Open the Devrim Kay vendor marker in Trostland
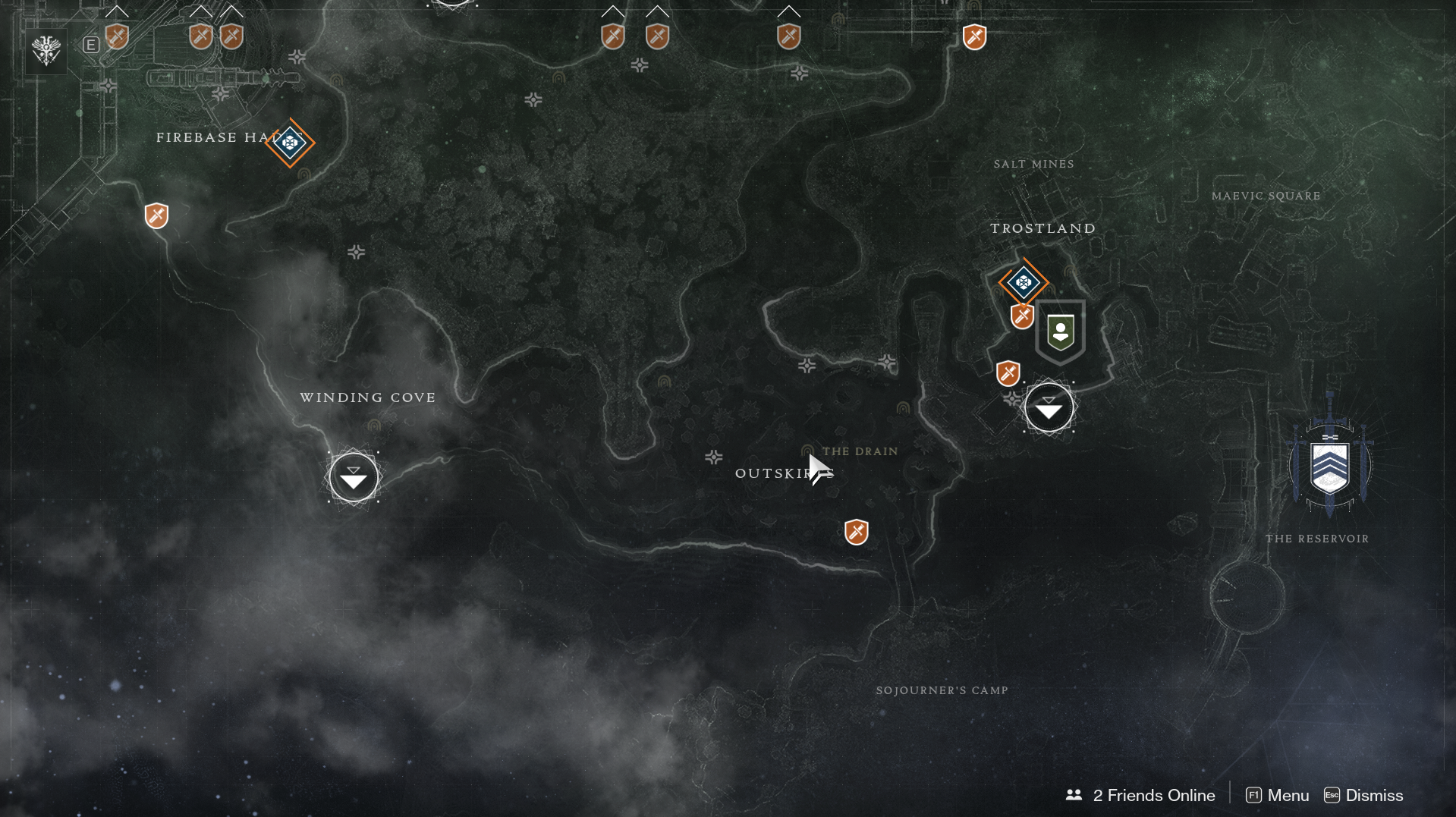The width and height of the screenshot is (1456, 817). tap(1060, 332)
